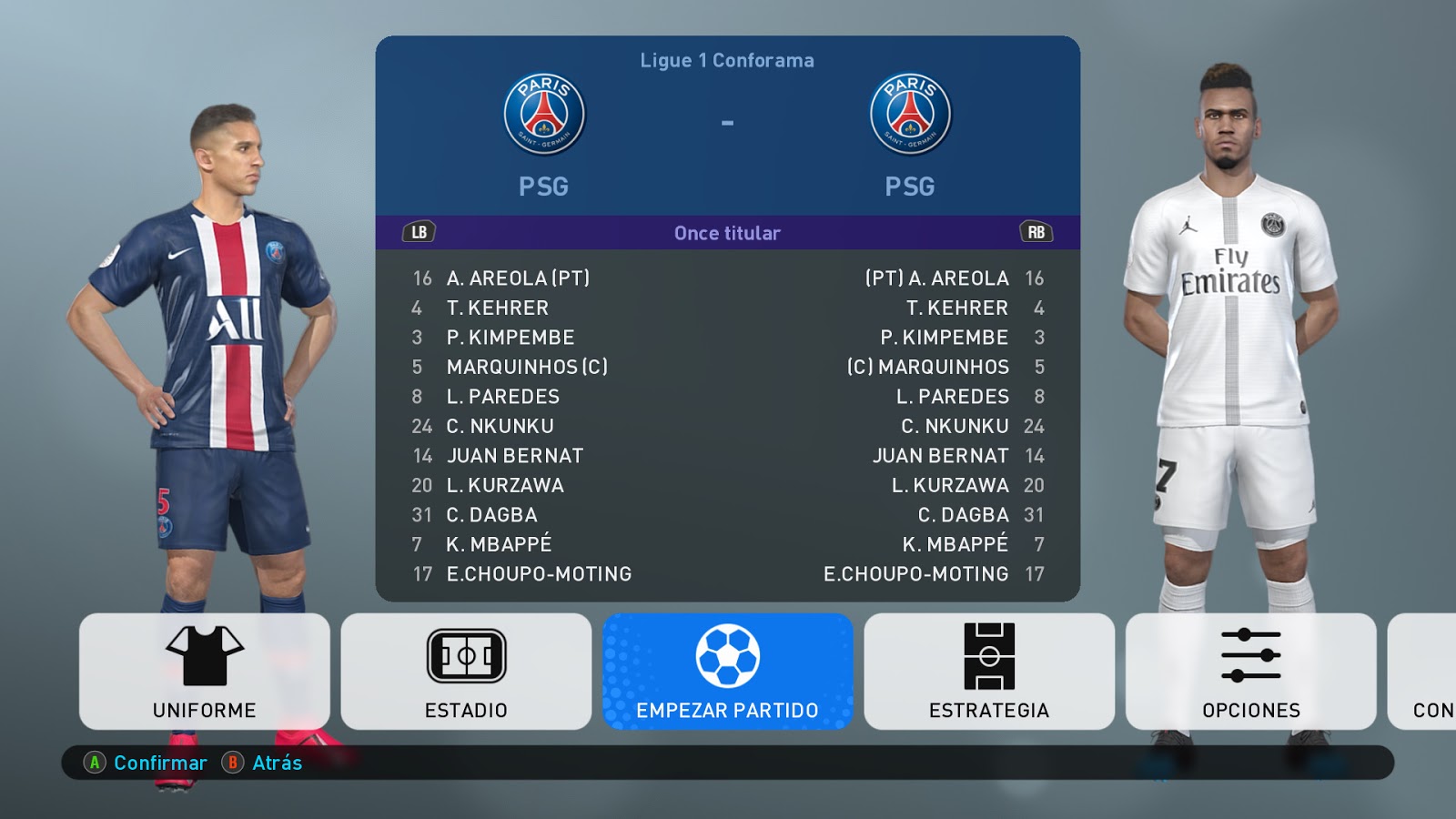Choose the Estadio stadium option

466,672
